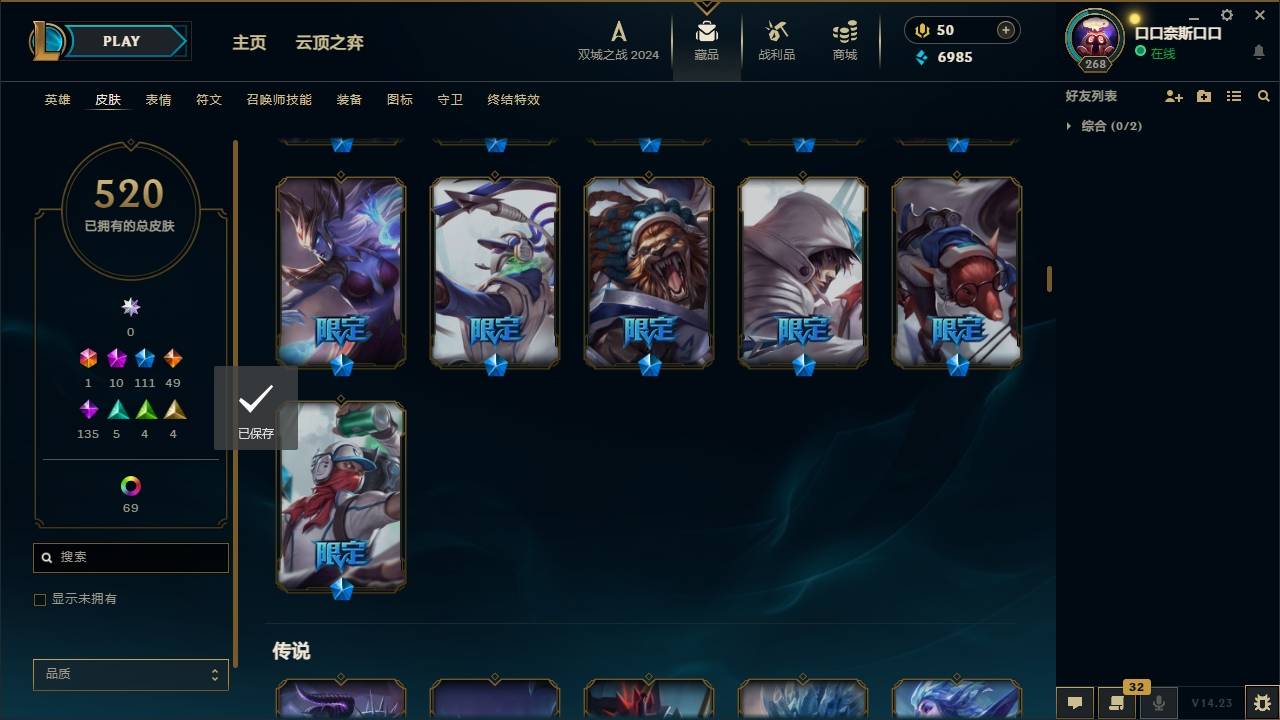
Task: Collapse the top navigation chevron above 藏品
Action: click(x=706, y=6)
